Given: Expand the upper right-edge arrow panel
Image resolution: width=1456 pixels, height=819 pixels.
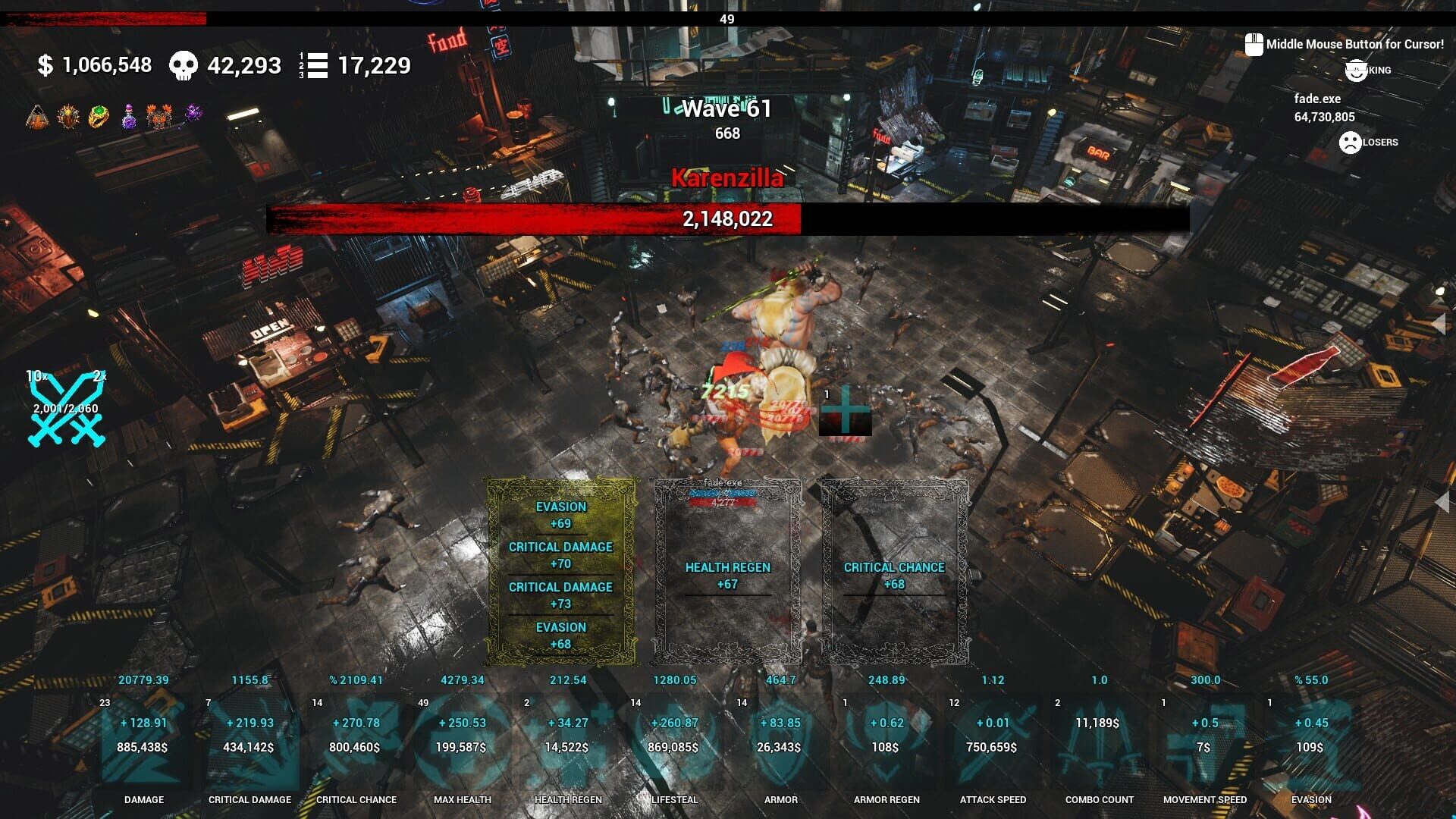Looking at the screenshot, I should click(x=1441, y=322).
